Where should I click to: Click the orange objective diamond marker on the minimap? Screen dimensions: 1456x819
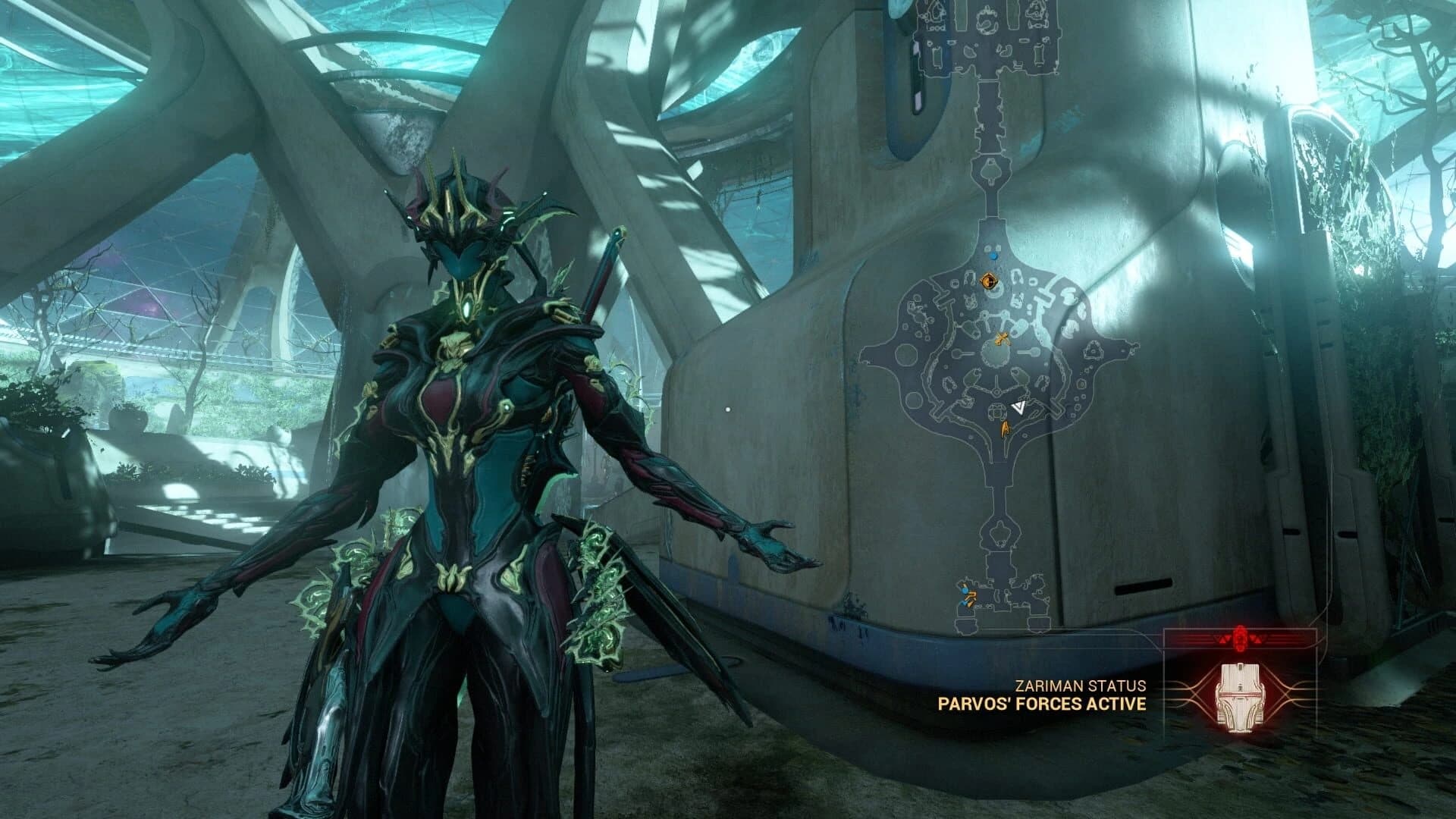[989, 281]
